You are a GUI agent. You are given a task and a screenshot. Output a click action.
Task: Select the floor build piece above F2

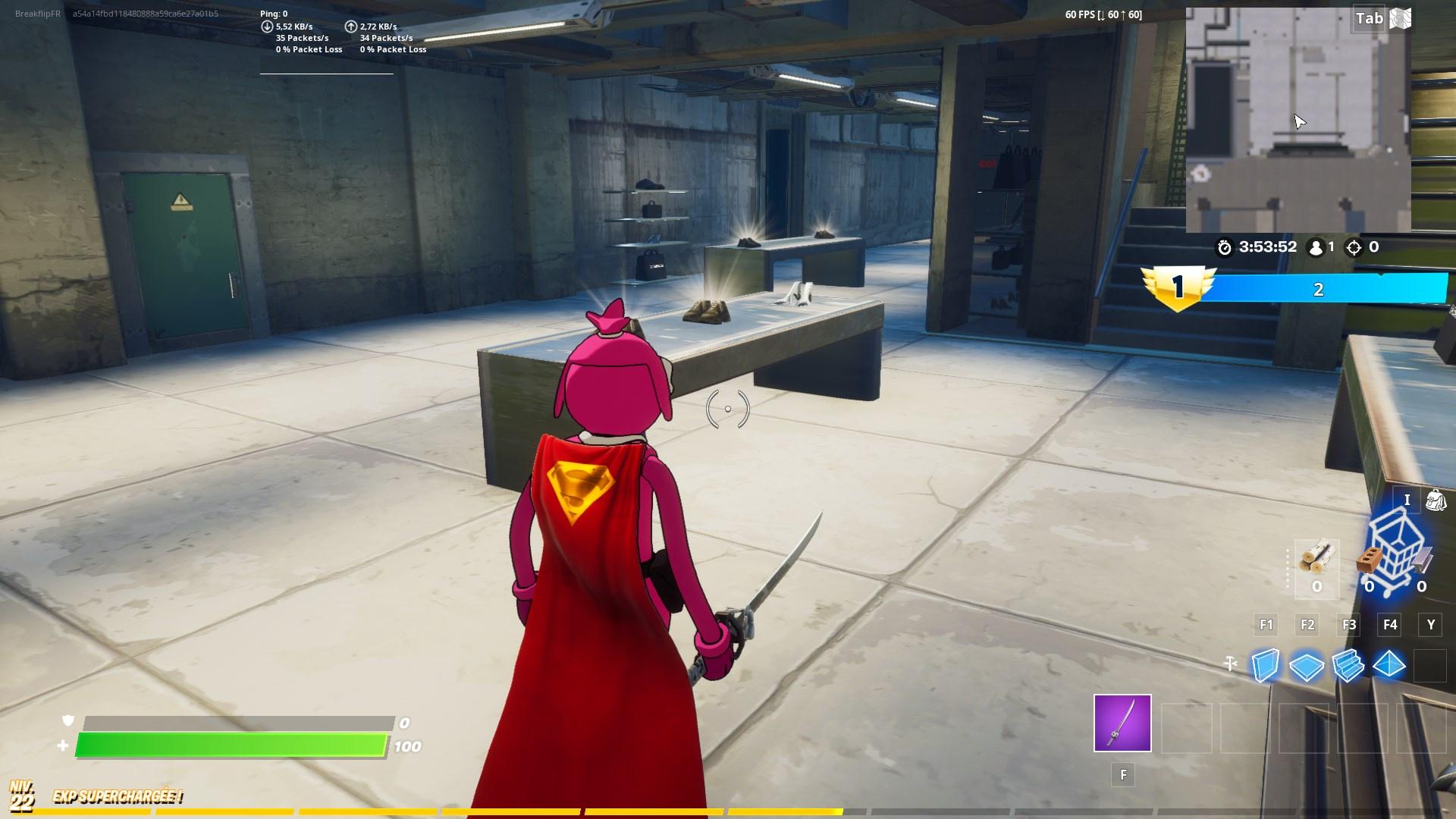pos(1307,667)
